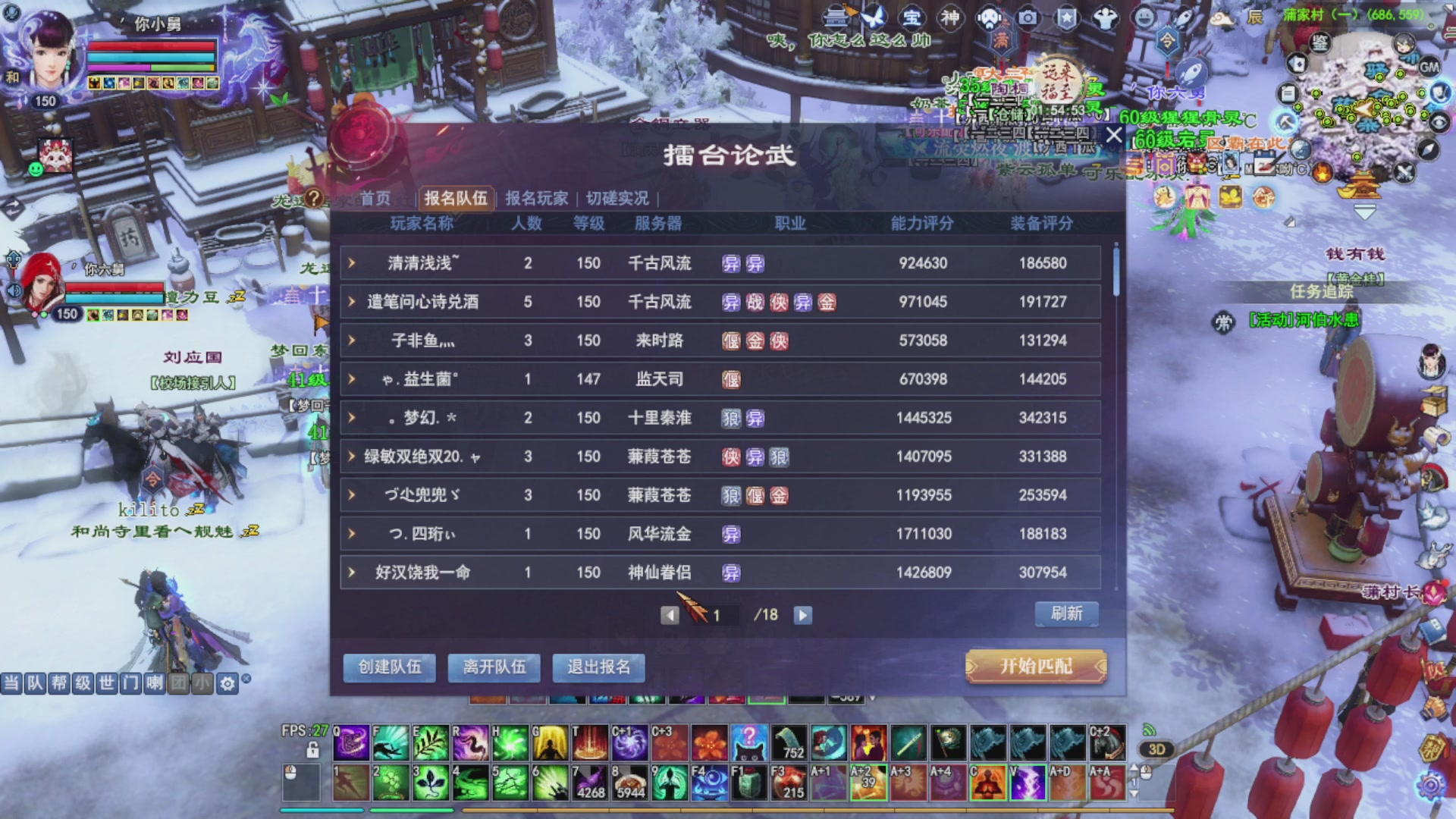Image resolution: width=1456 pixels, height=819 pixels.
Task: Expand the 子非鱼 team row details
Action: 351,340
